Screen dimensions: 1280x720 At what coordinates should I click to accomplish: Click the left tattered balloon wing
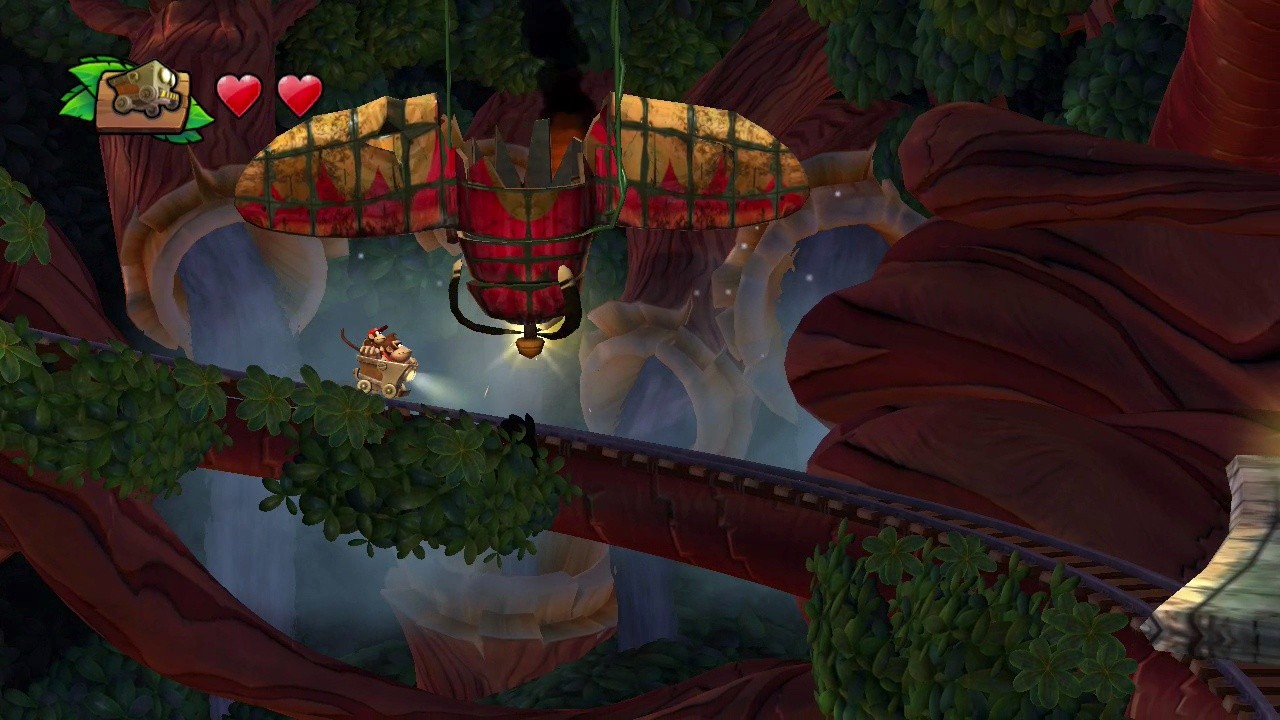coord(330,170)
